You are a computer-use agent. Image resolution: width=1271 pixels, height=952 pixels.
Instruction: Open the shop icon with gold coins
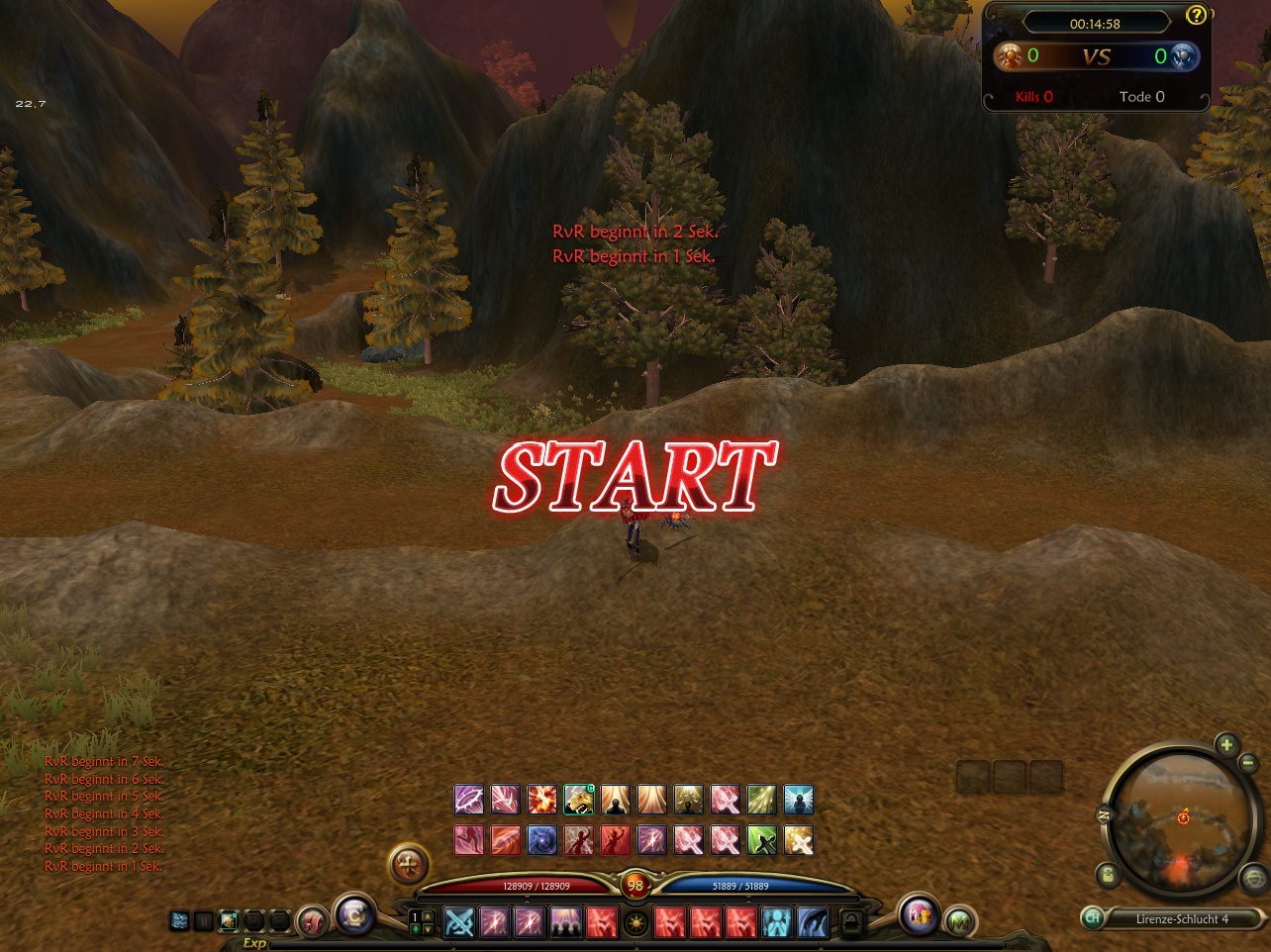pos(920,916)
